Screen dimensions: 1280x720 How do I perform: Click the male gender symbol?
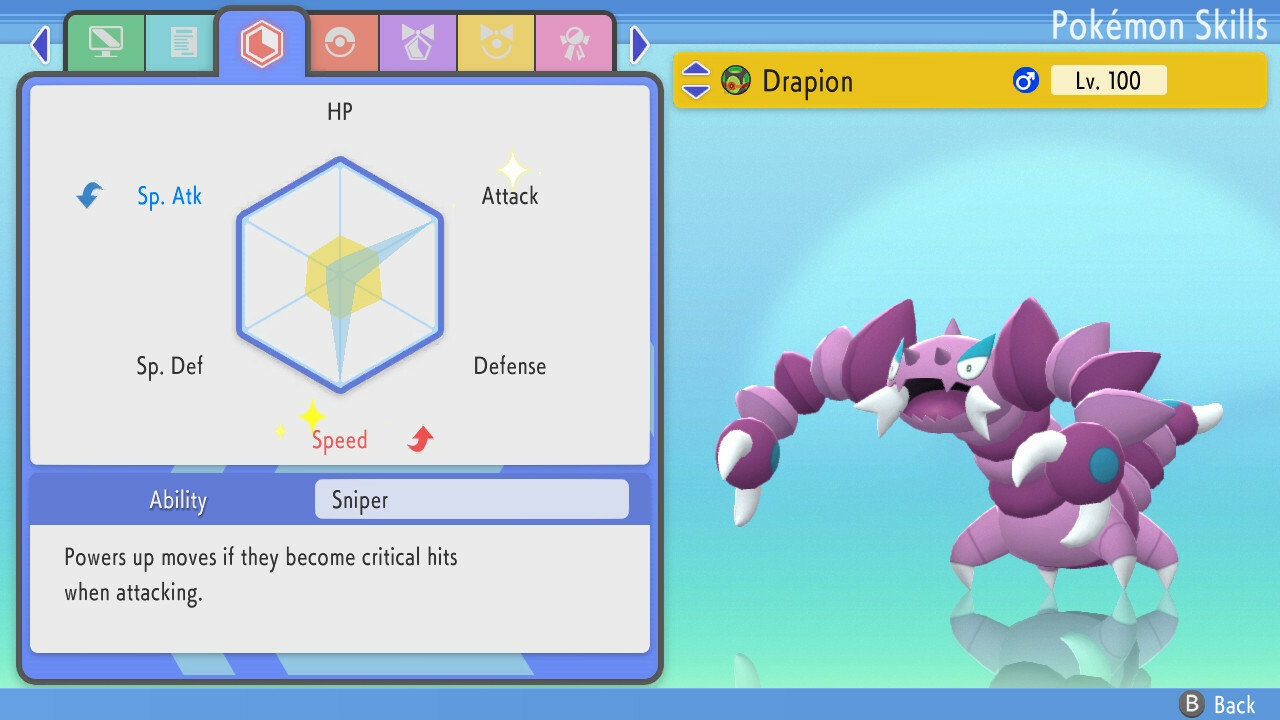click(x=1025, y=81)
